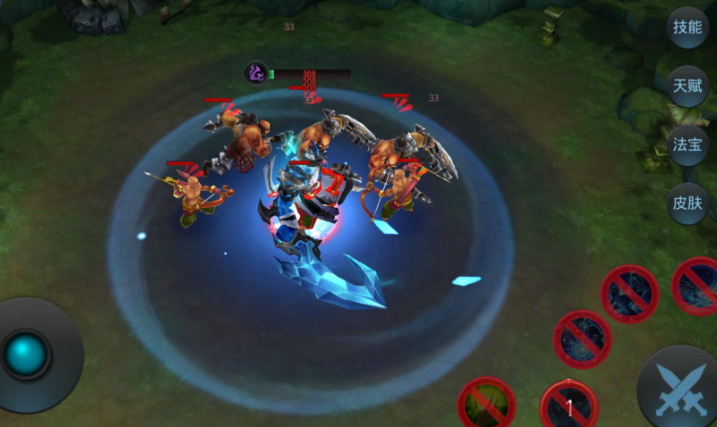
Task: Select the green locked skill icon
Action: pyautogui.click(x=487, y=405)
